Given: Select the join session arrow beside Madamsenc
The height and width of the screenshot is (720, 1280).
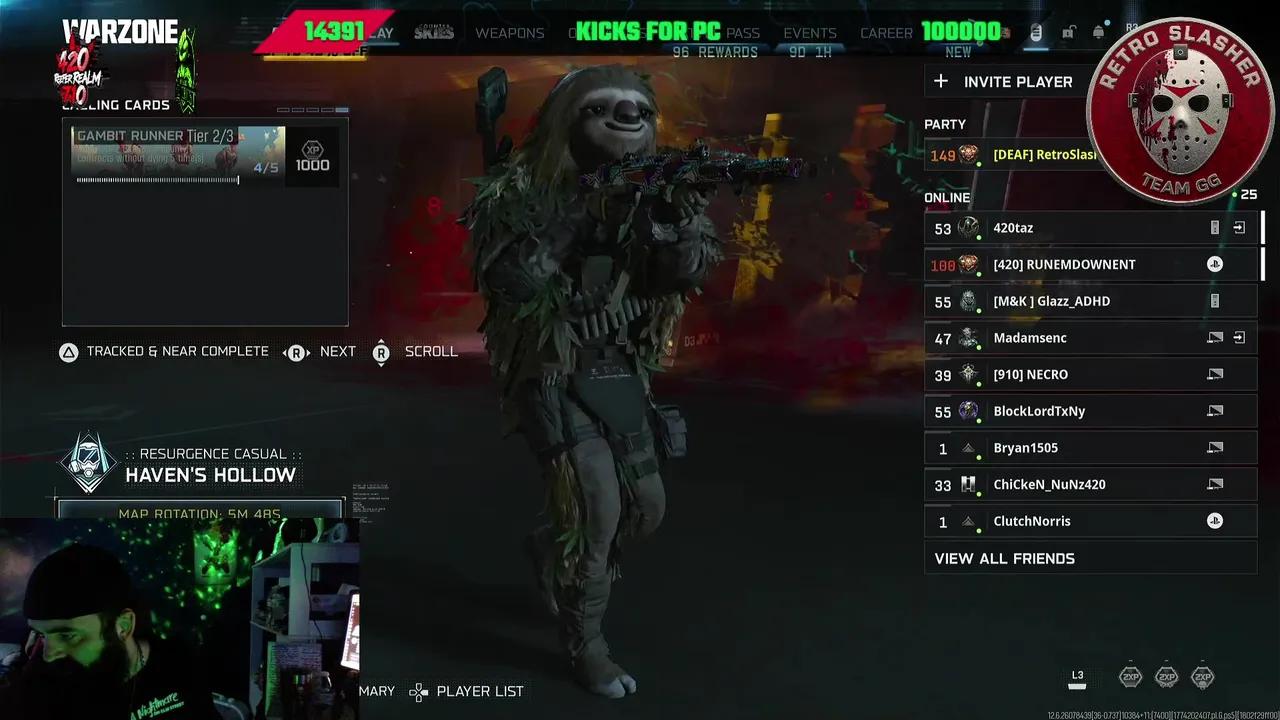Looking at the screenshot, I should click(x=1239, y=338).
